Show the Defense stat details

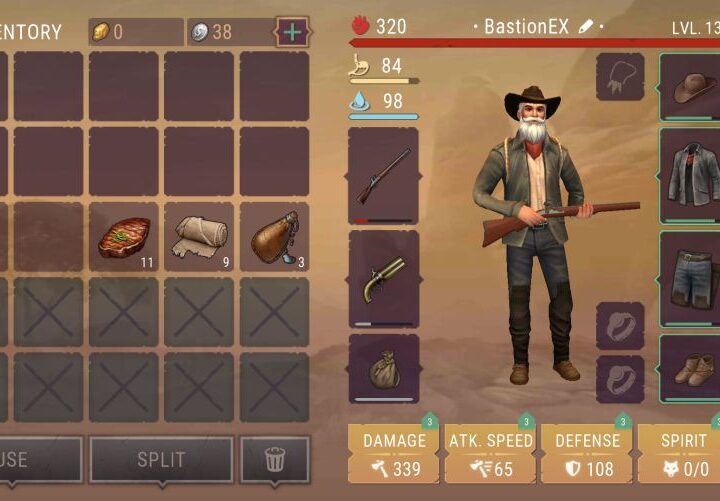pos(586,454)
